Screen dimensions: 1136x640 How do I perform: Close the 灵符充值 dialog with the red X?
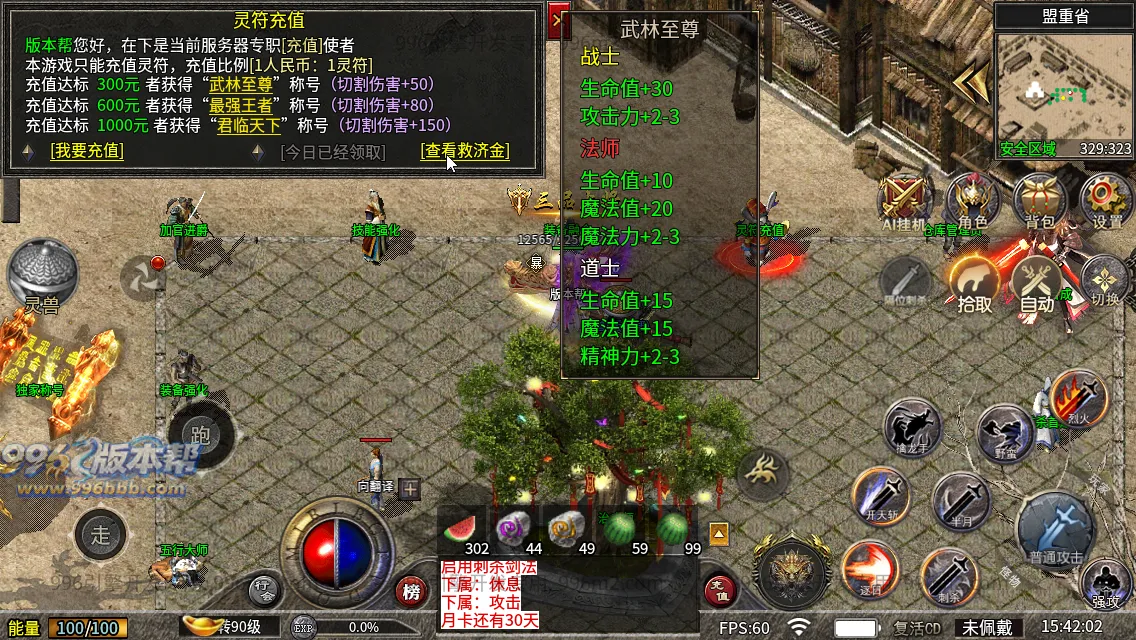click(559, 21)
